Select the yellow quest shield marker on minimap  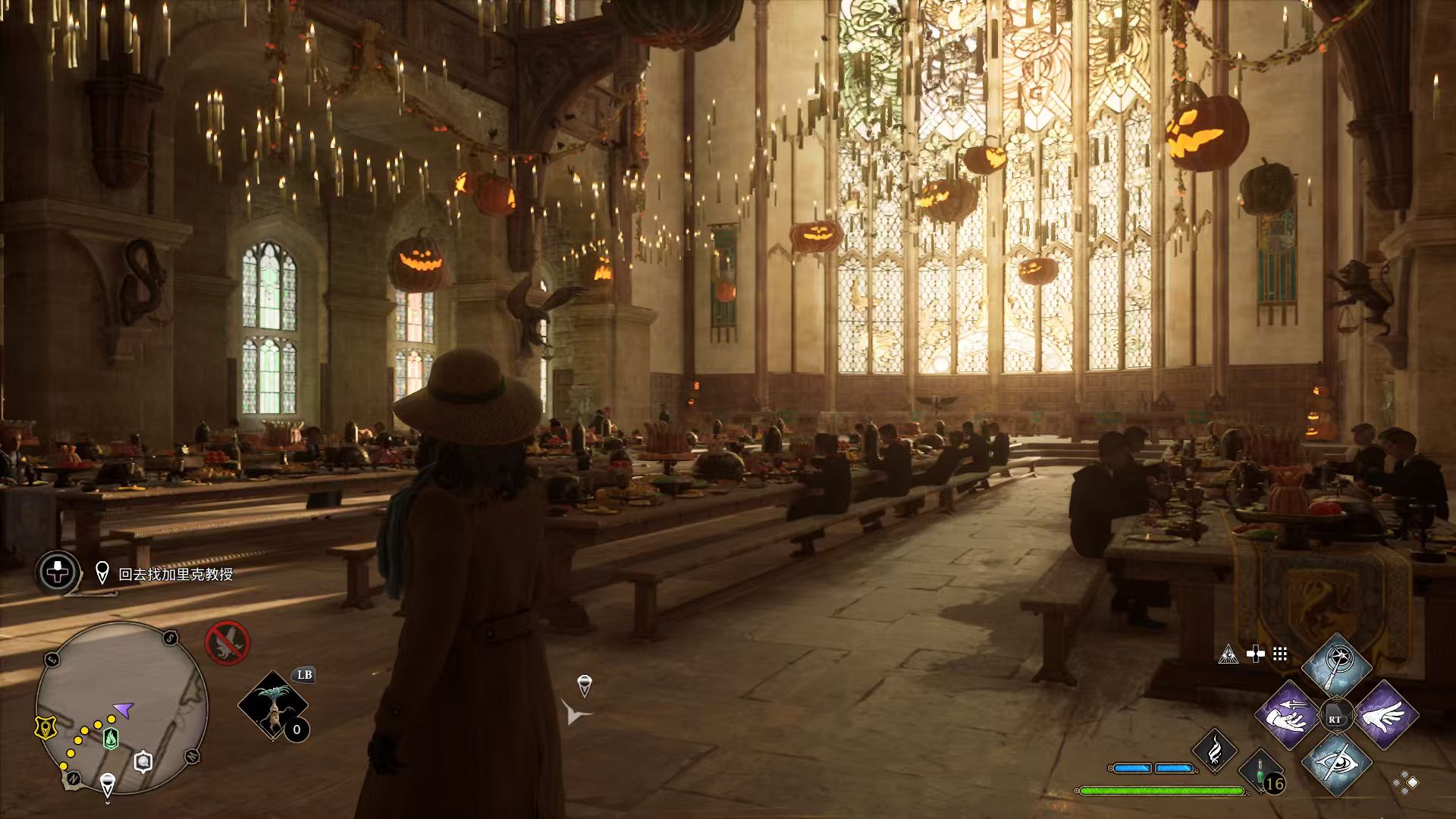coord(46,728)
